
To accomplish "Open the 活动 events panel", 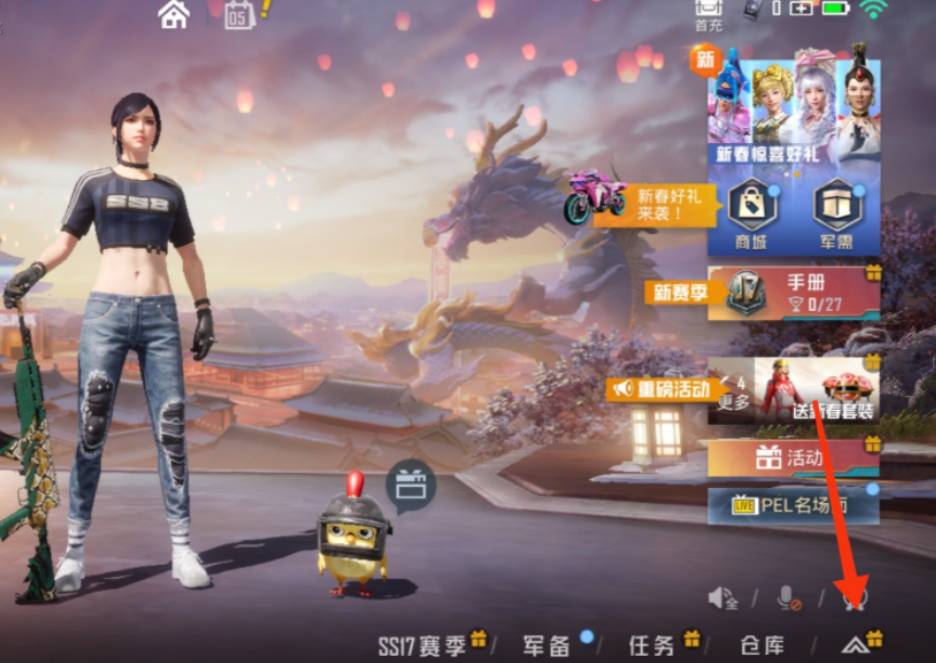I will (793, 459).
